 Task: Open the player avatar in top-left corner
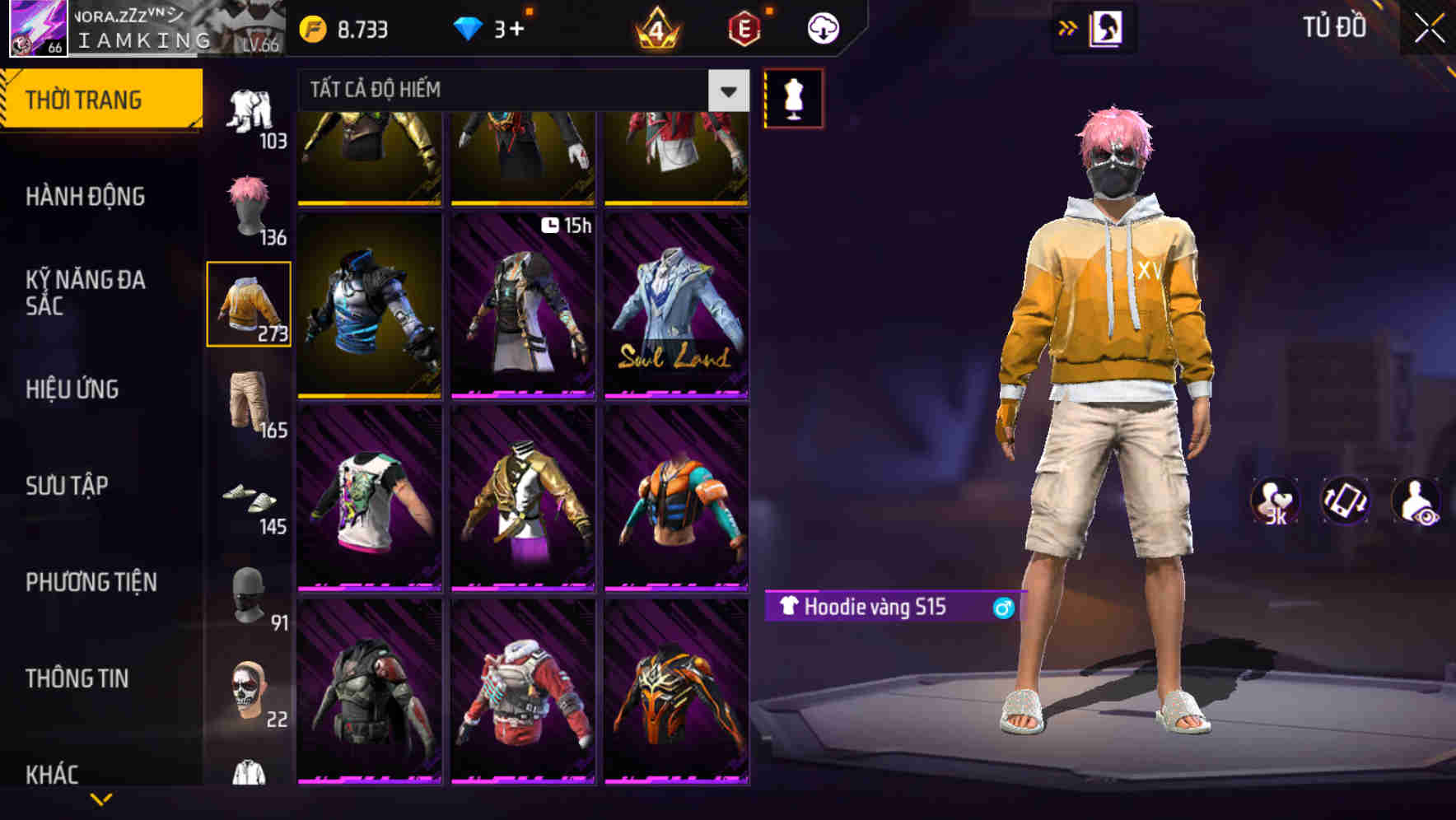pos(36,27)
